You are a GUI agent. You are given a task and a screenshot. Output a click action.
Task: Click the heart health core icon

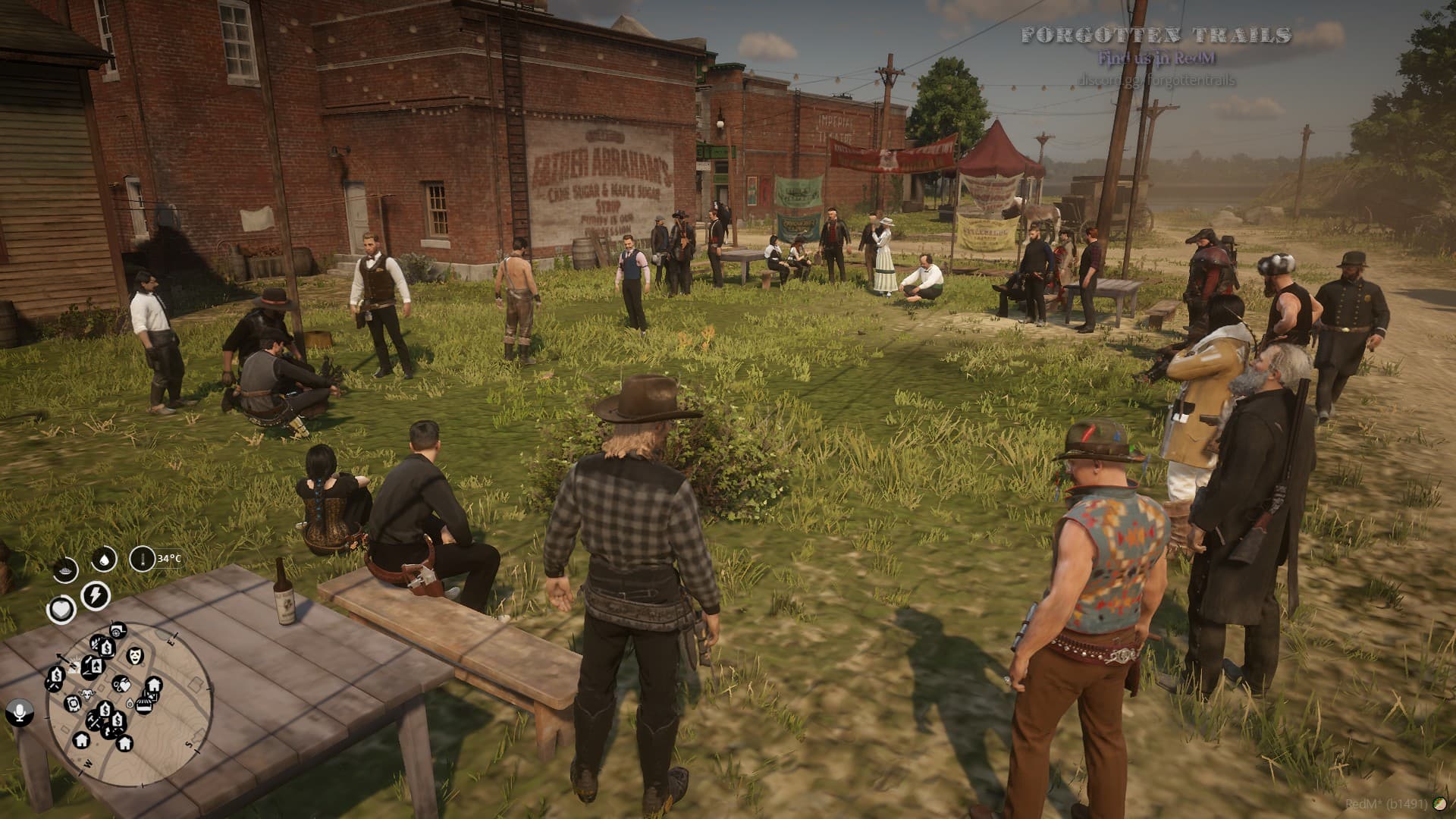61,609
